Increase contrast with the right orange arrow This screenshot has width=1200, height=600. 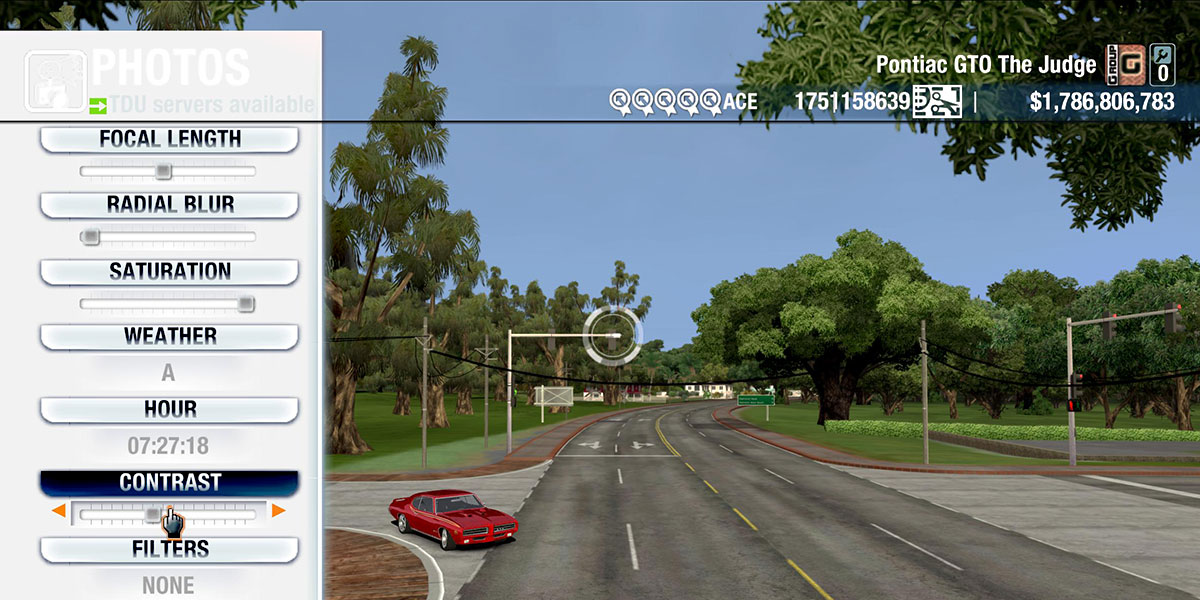coord(278,512)
